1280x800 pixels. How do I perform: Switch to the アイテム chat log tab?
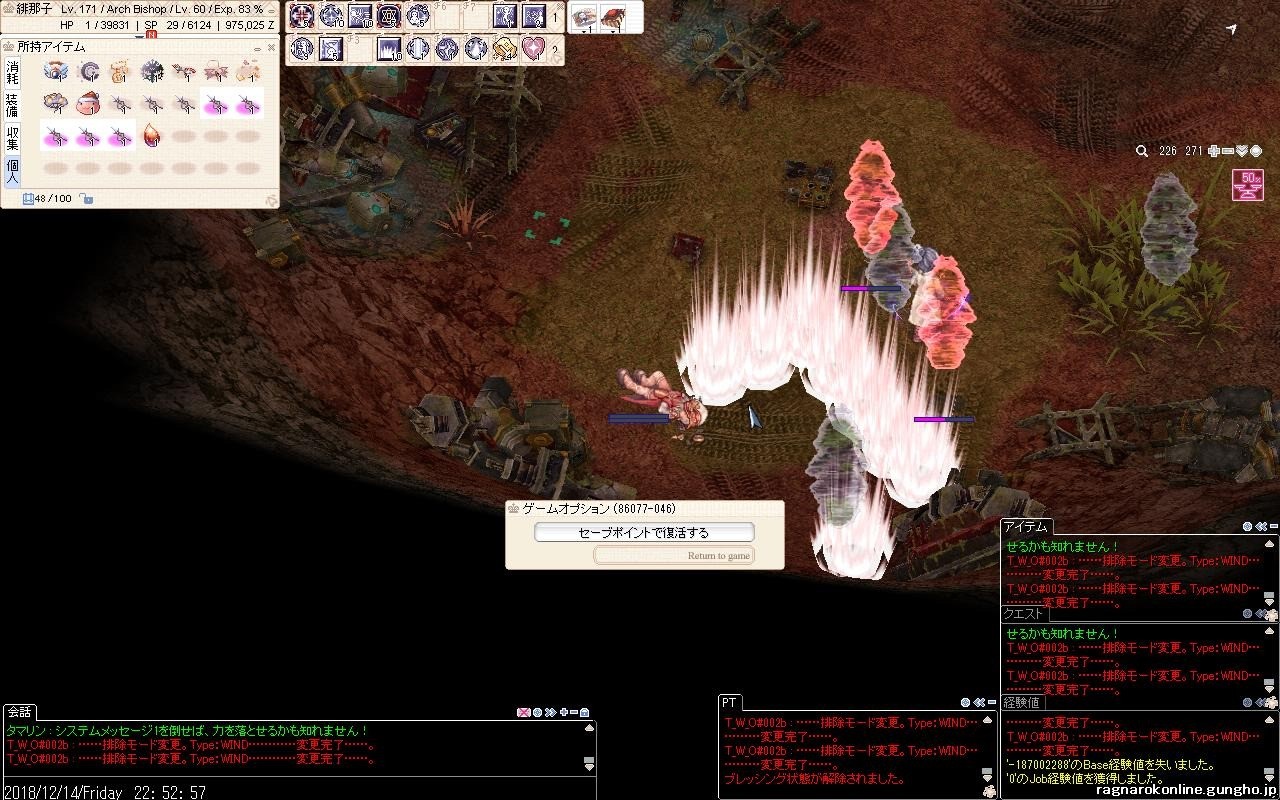[1025, 527]
